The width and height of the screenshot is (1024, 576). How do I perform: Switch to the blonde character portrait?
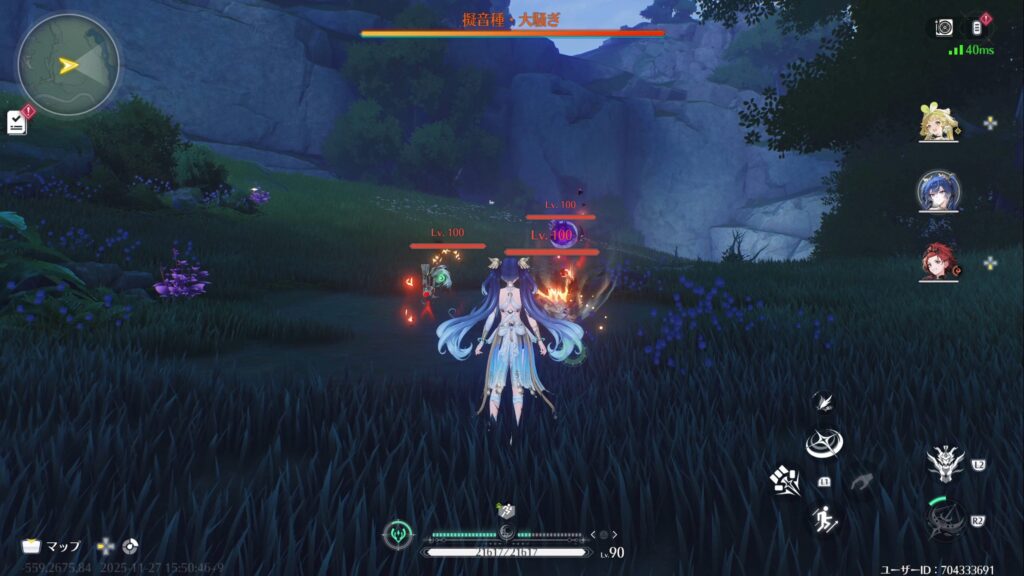(x=940, y=124)
